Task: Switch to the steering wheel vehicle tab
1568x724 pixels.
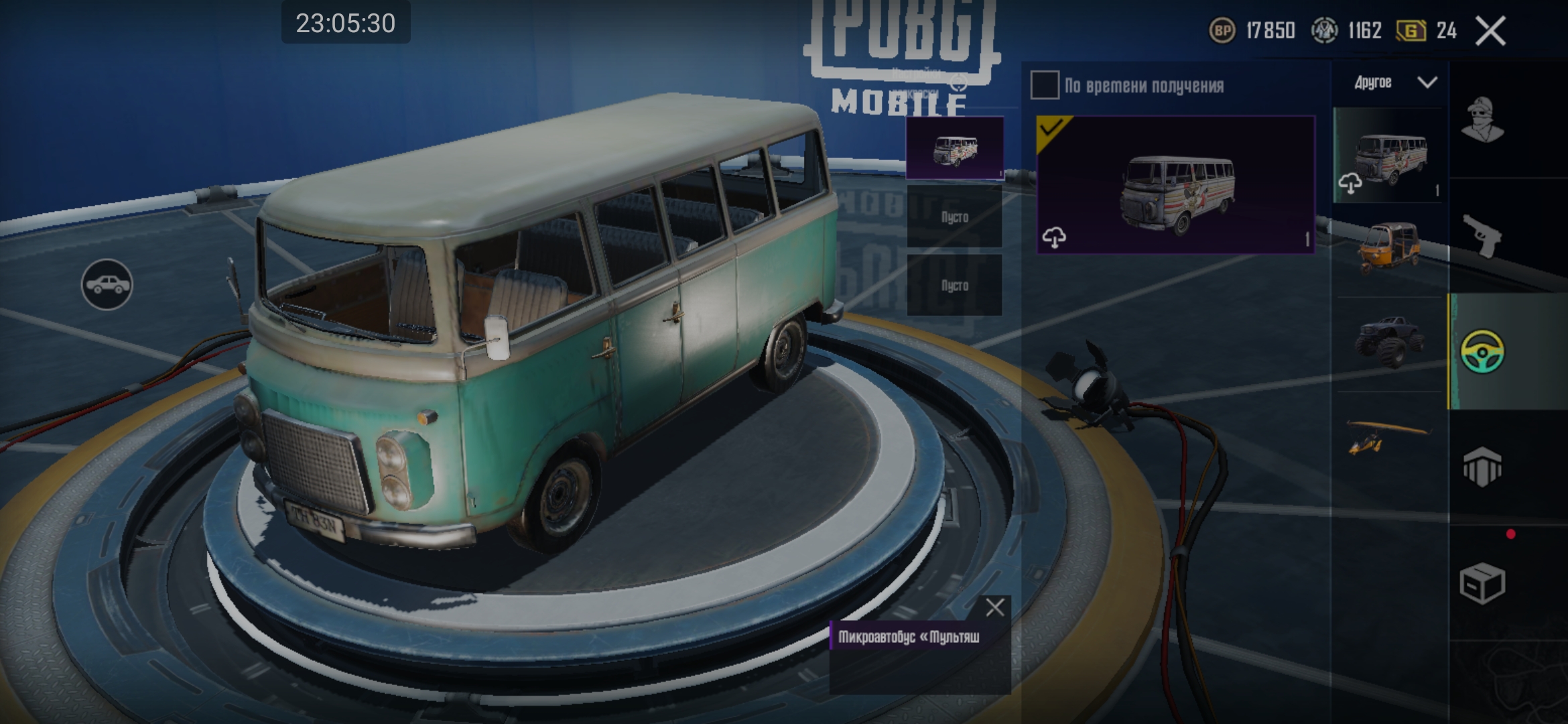Action: click(x=1482, y=351)
